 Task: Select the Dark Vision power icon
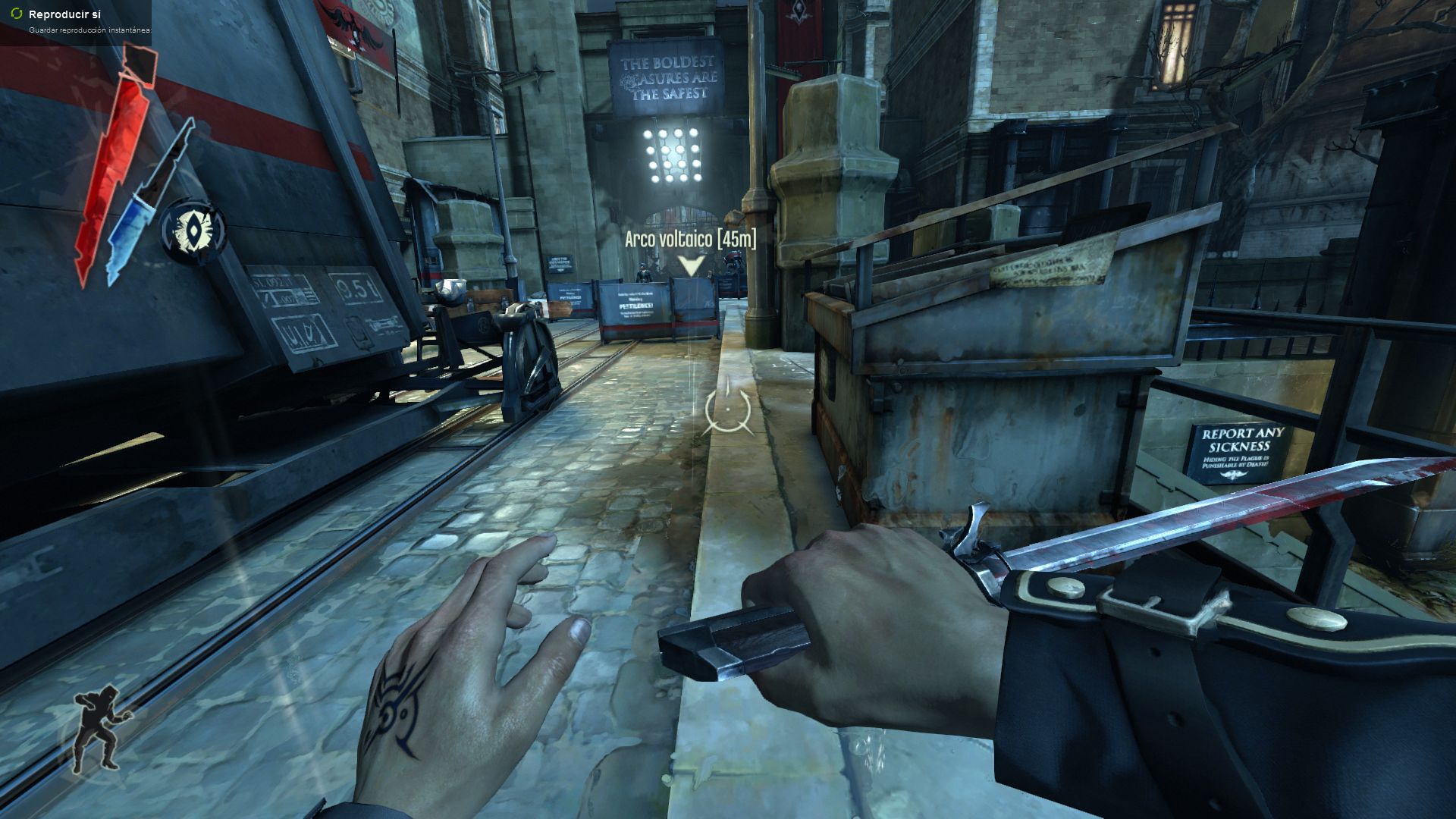194,230
